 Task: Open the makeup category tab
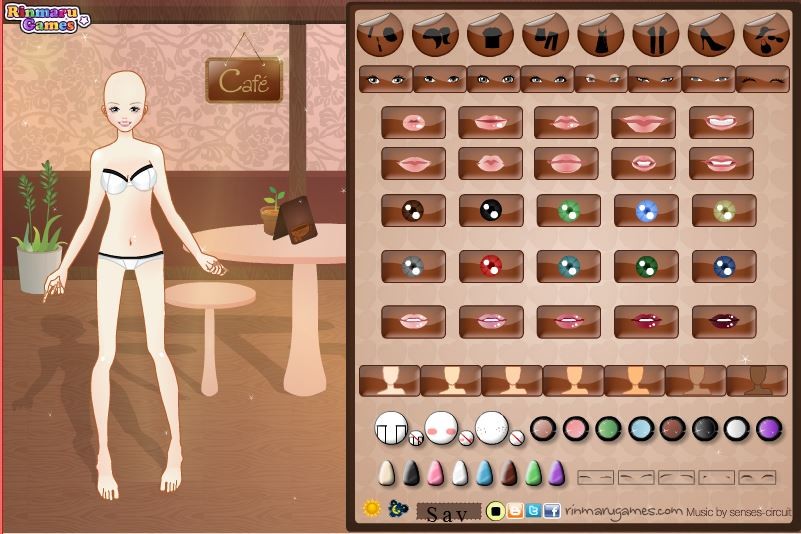pyautogui.click(x=380, y=36)
